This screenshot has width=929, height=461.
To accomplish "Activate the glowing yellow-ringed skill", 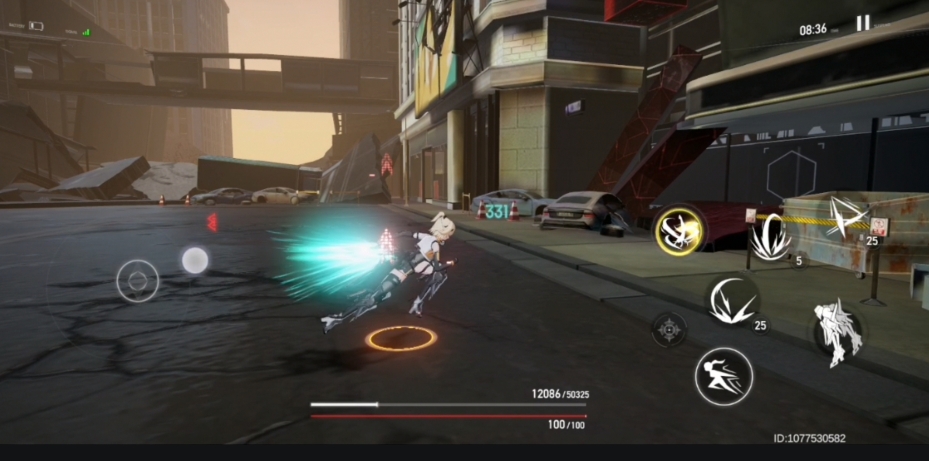I will click(x=679, y=232).
